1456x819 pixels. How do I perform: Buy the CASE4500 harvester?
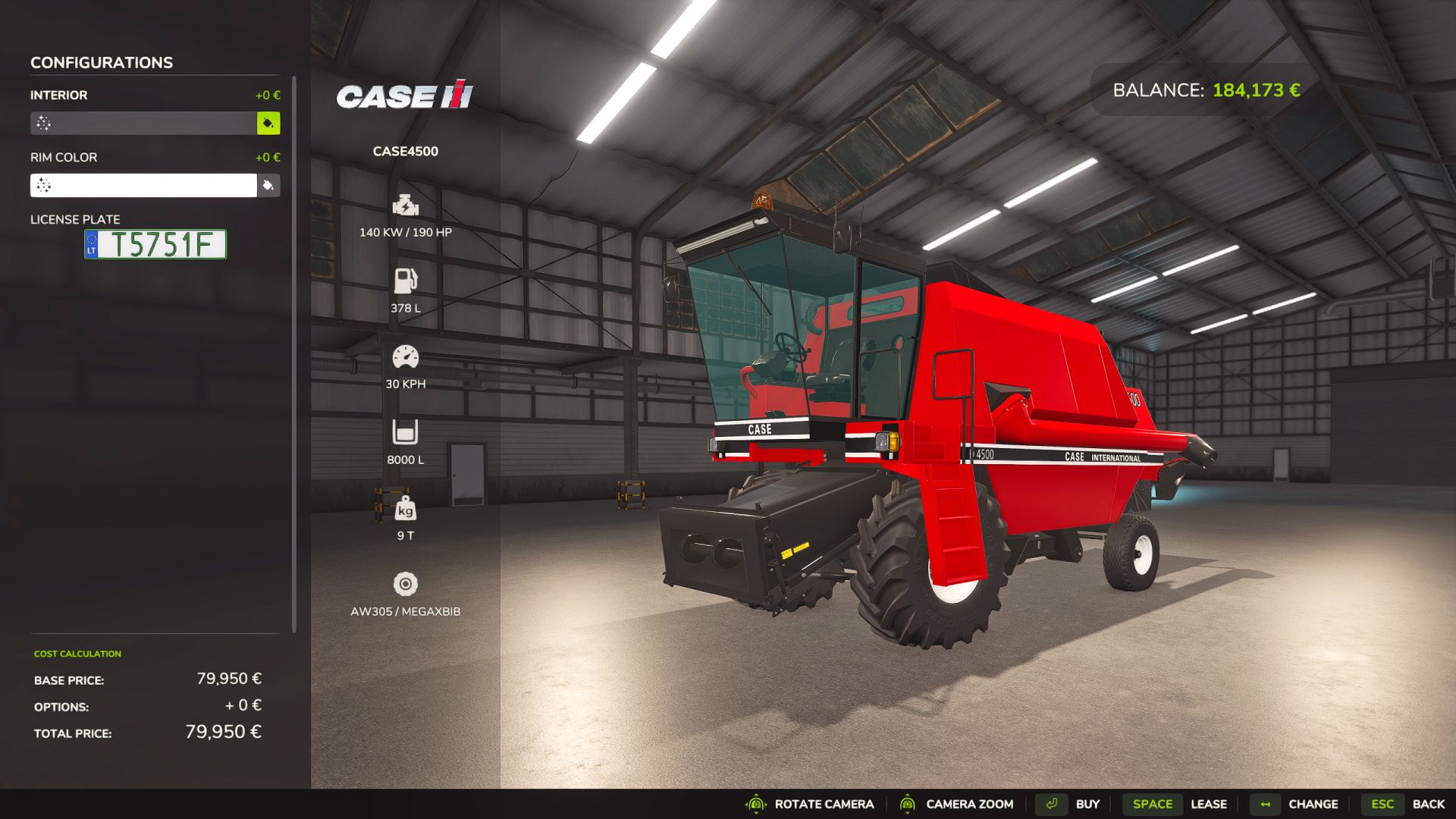(1071, 804)
